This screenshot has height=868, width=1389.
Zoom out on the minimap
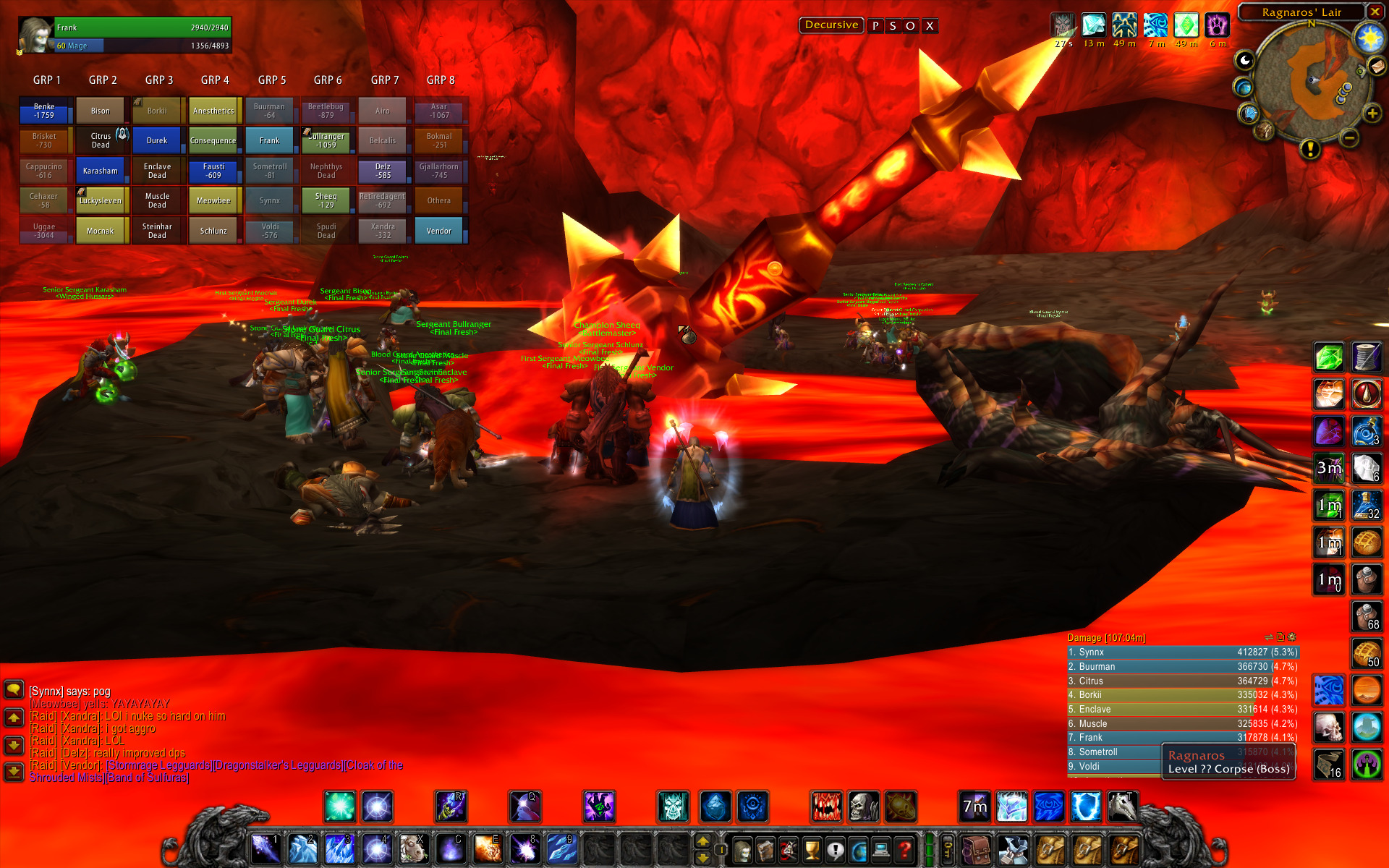point(1348,137)
